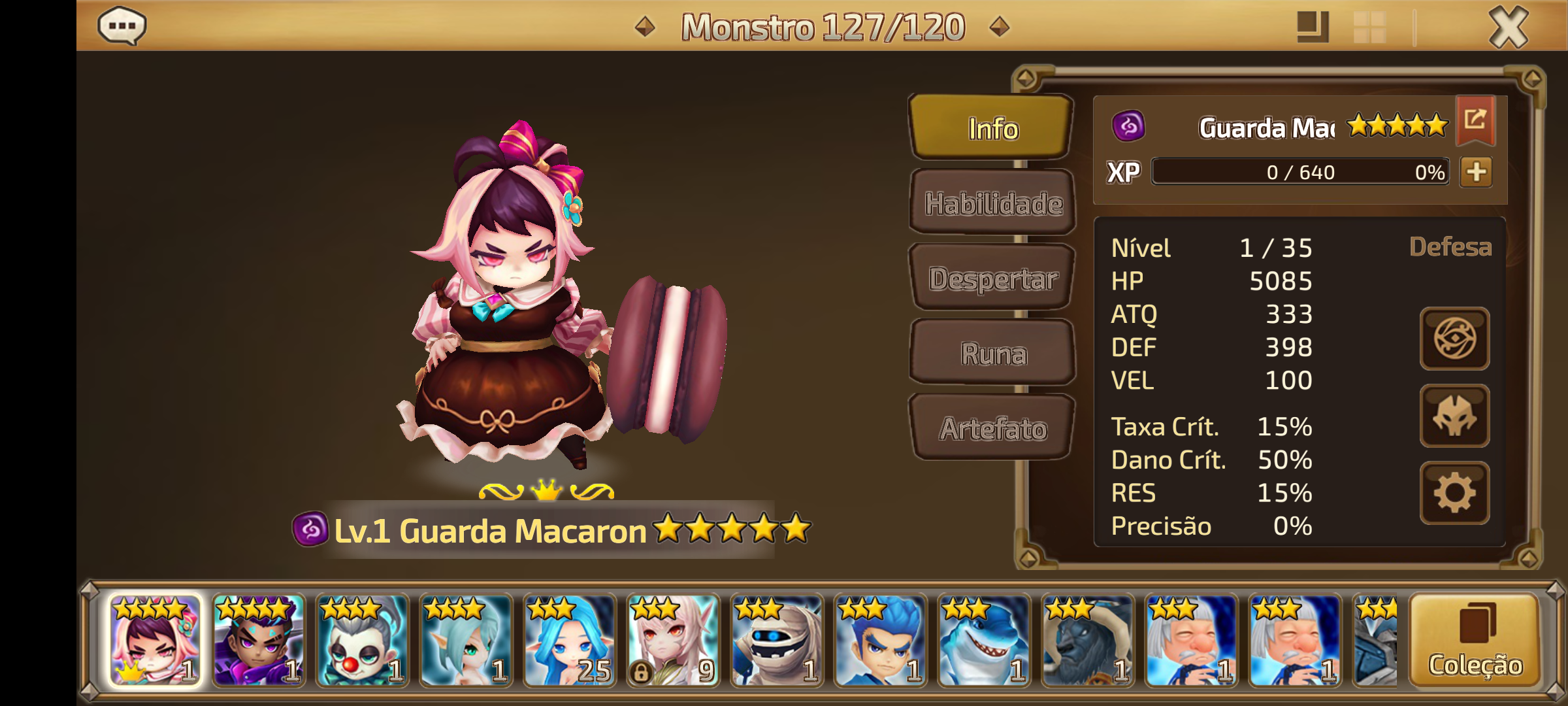
Task: Open the chat speech bubble
Action: coord(122,26)
